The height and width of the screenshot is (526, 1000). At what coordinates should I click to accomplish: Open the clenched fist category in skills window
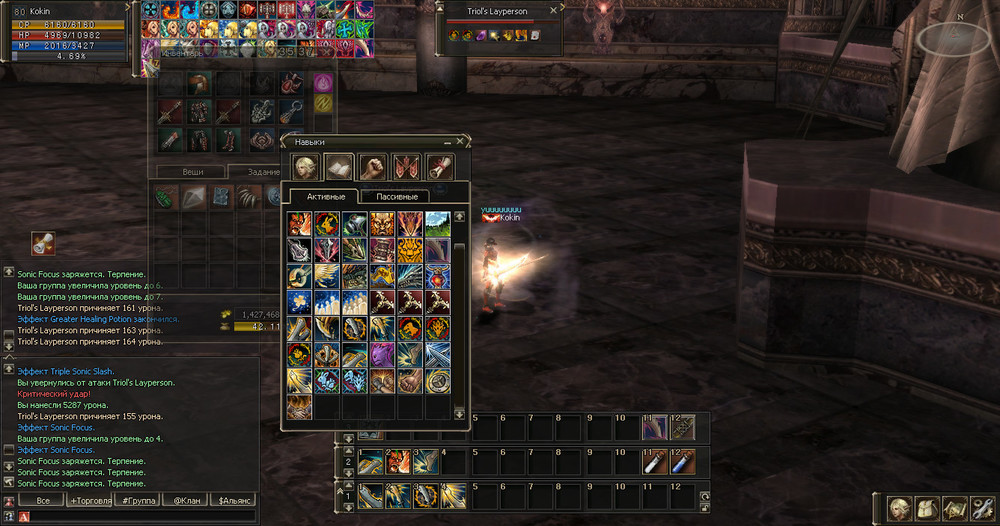373,167
